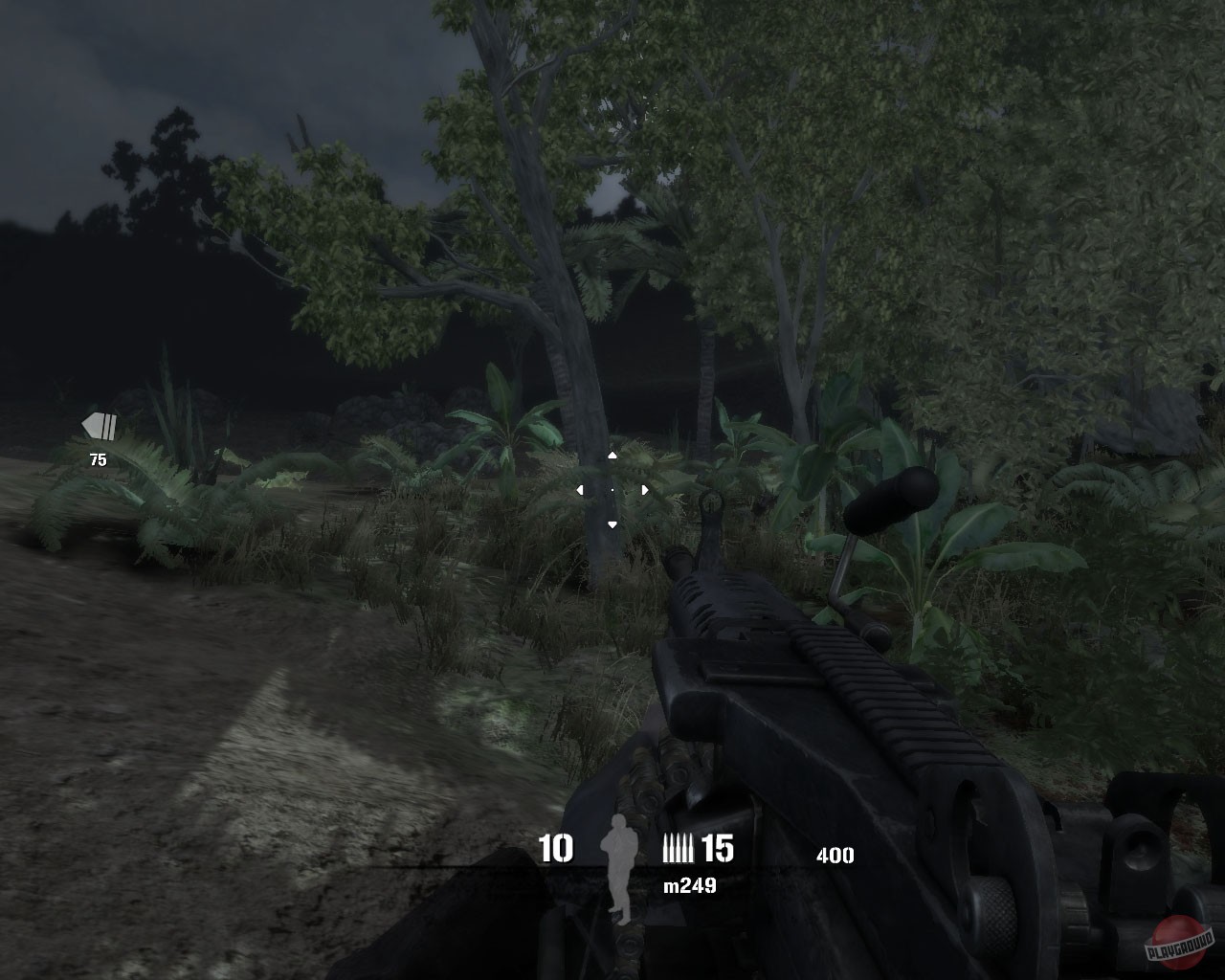Image resolution: width=1225 pixels, height=980 pixels.
Task: Toggle the right crosshair arrow
Action: [x=644, y=489]
